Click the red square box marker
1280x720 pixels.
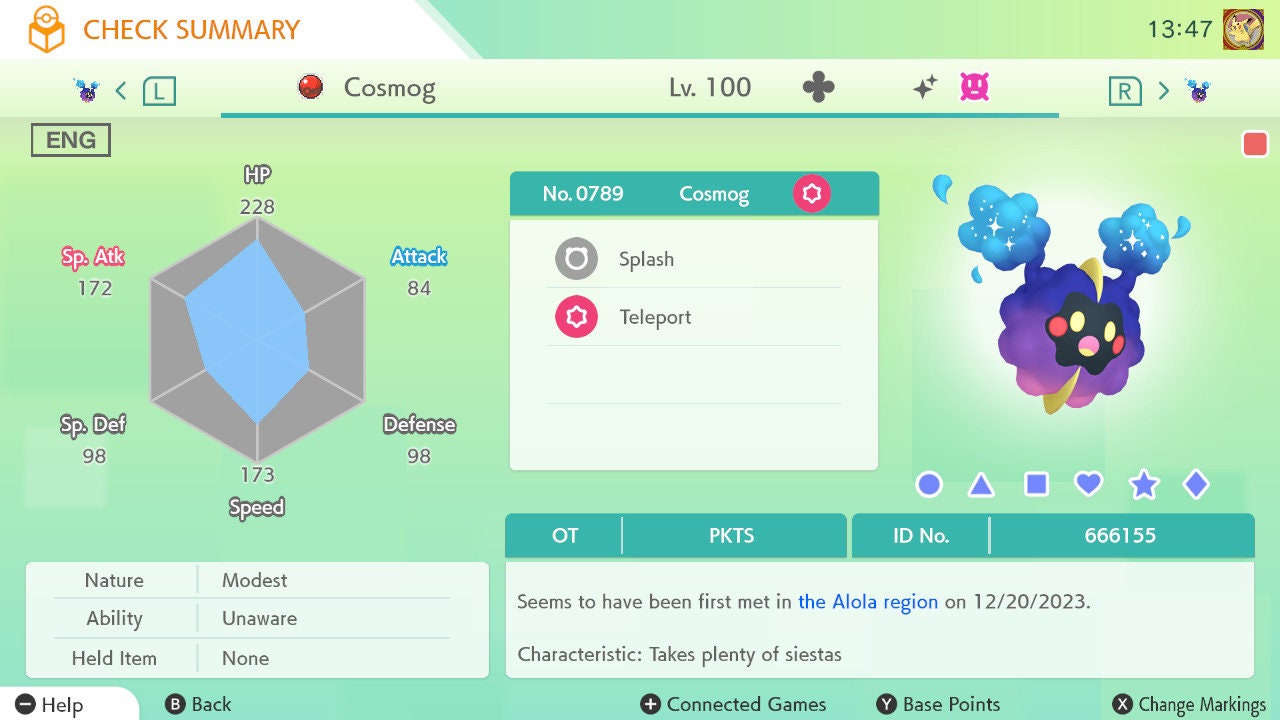pos(1255,144)
